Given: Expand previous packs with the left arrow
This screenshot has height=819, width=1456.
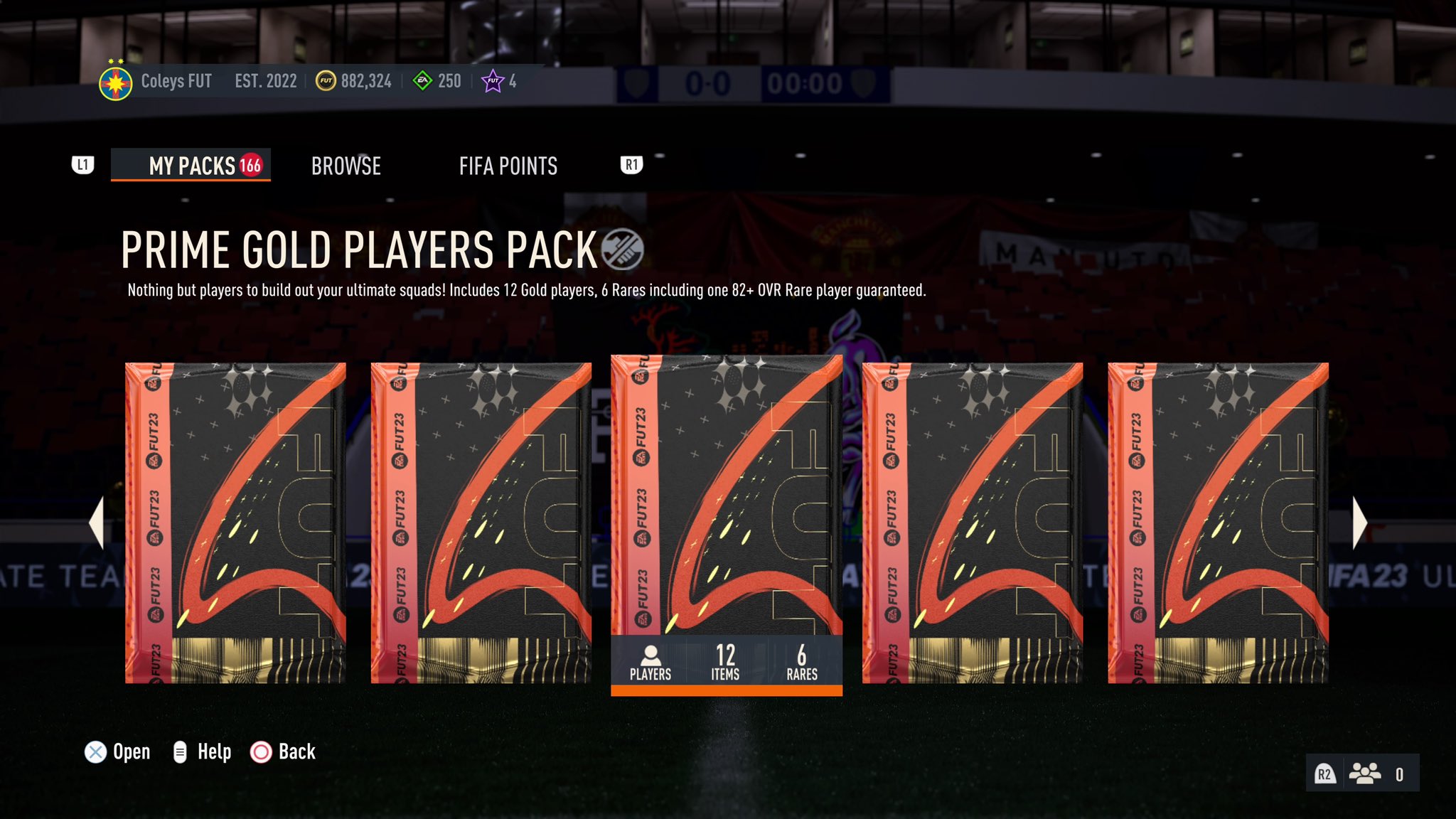Looking at the screenshot, I should (97, 523).
